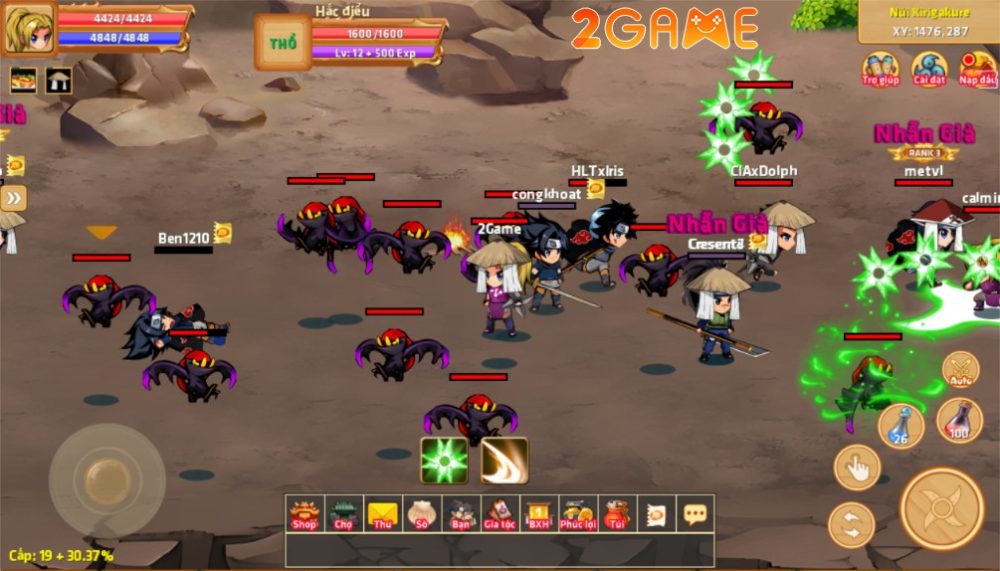Open the Gia tộc clan menu
The image size is (1000, 571).
click(499, 514)
